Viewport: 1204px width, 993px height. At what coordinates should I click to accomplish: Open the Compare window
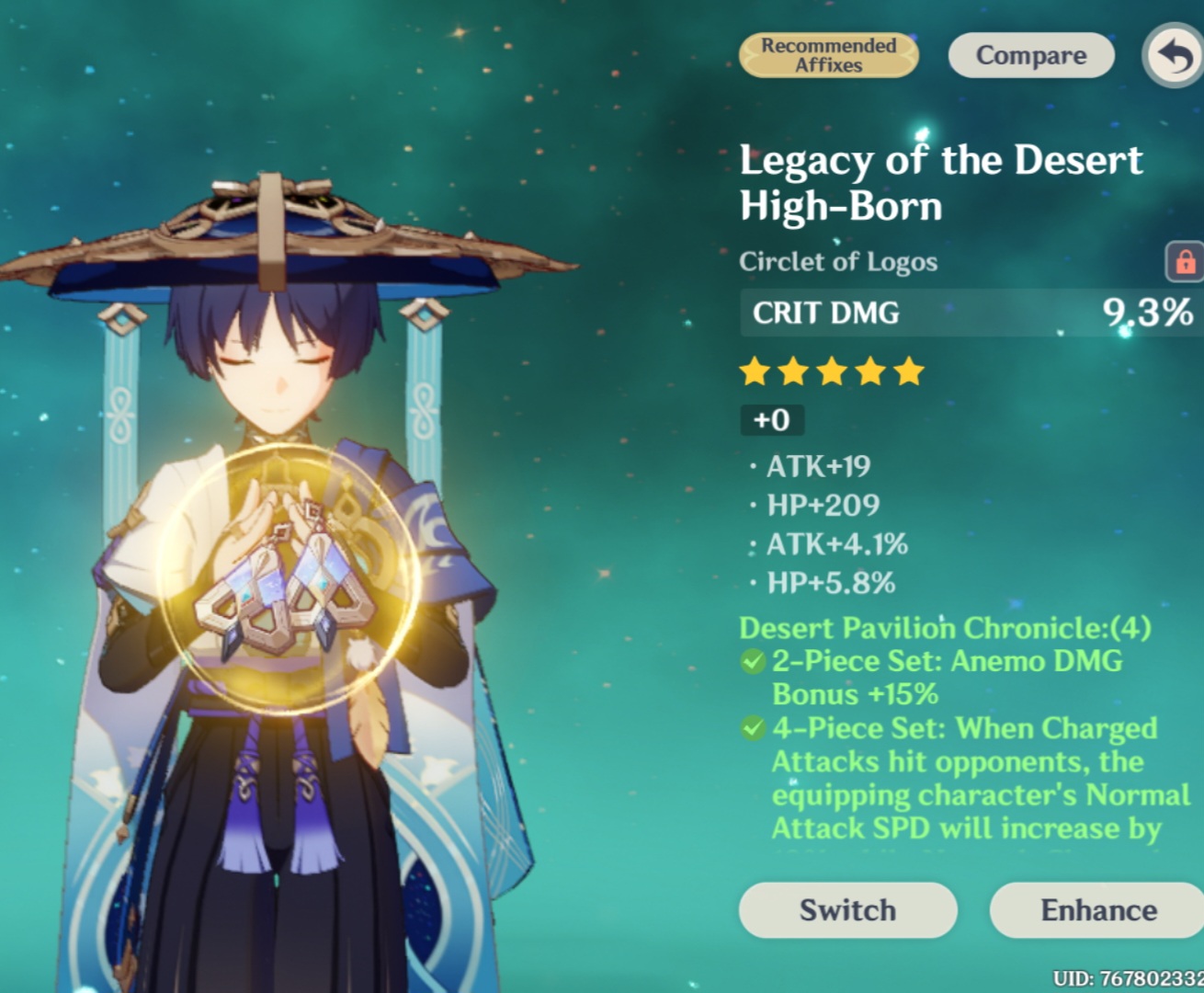pyautogui.click(x=1030, y=55)
